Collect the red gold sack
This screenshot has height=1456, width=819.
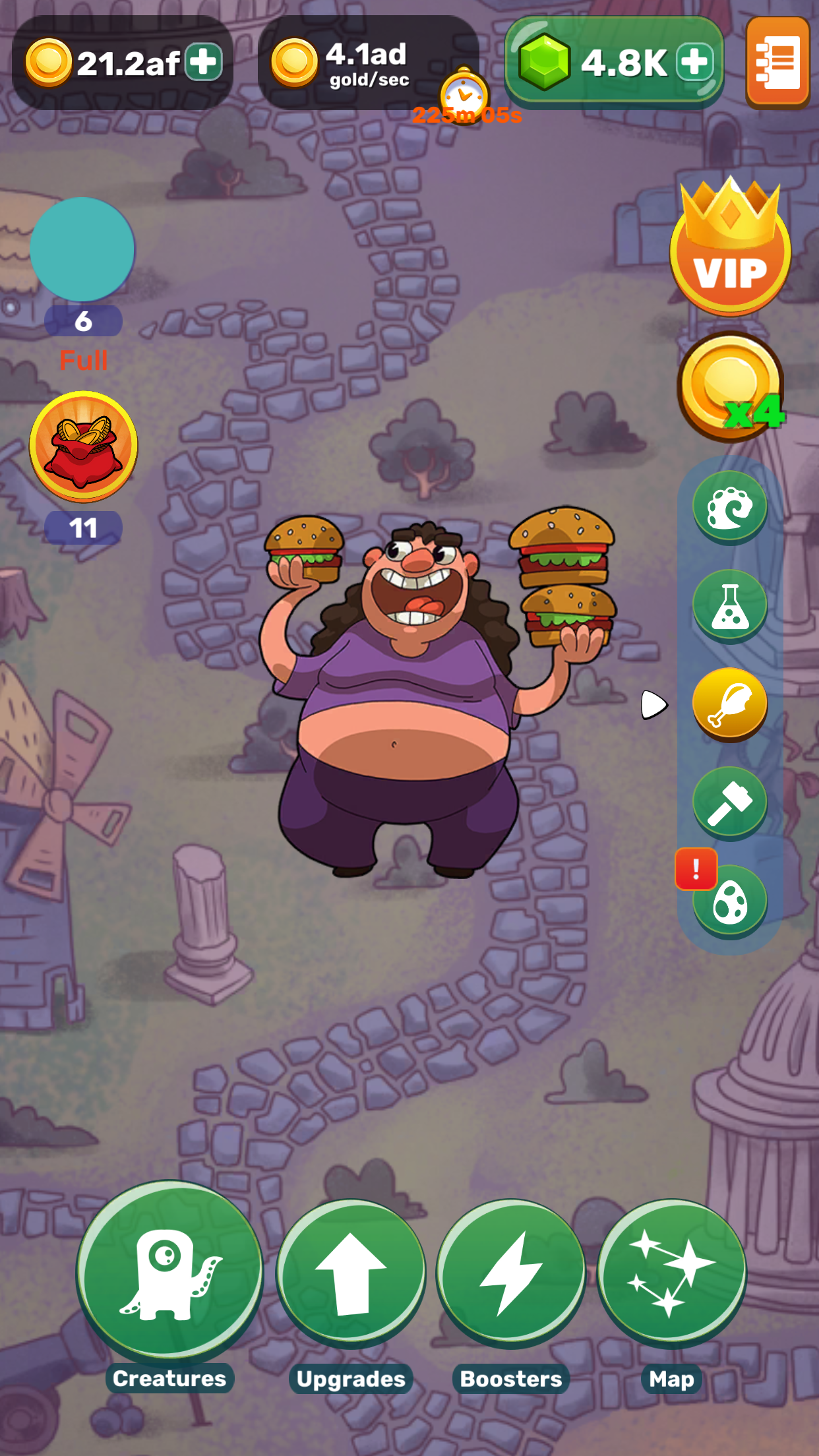coord(83,446)
